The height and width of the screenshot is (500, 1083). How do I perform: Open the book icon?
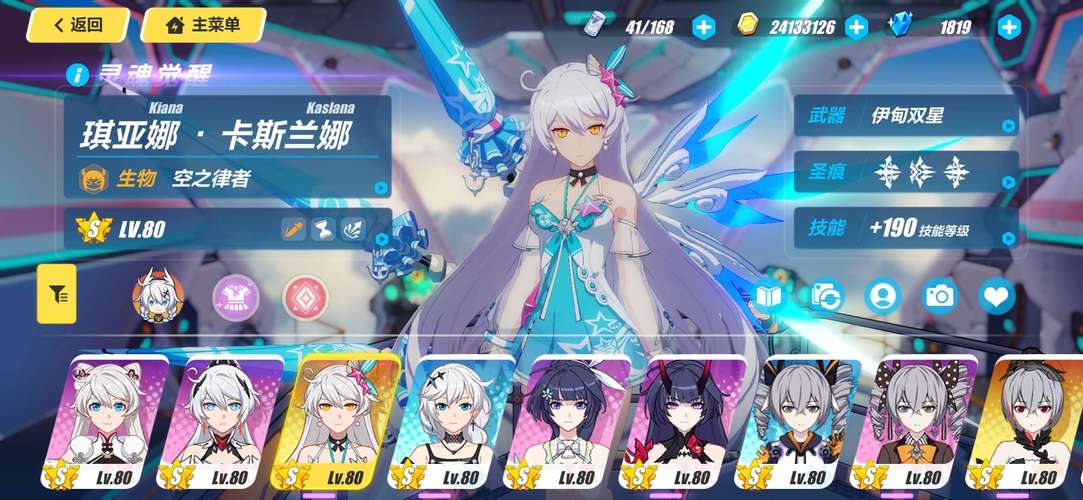click(770, 295)
